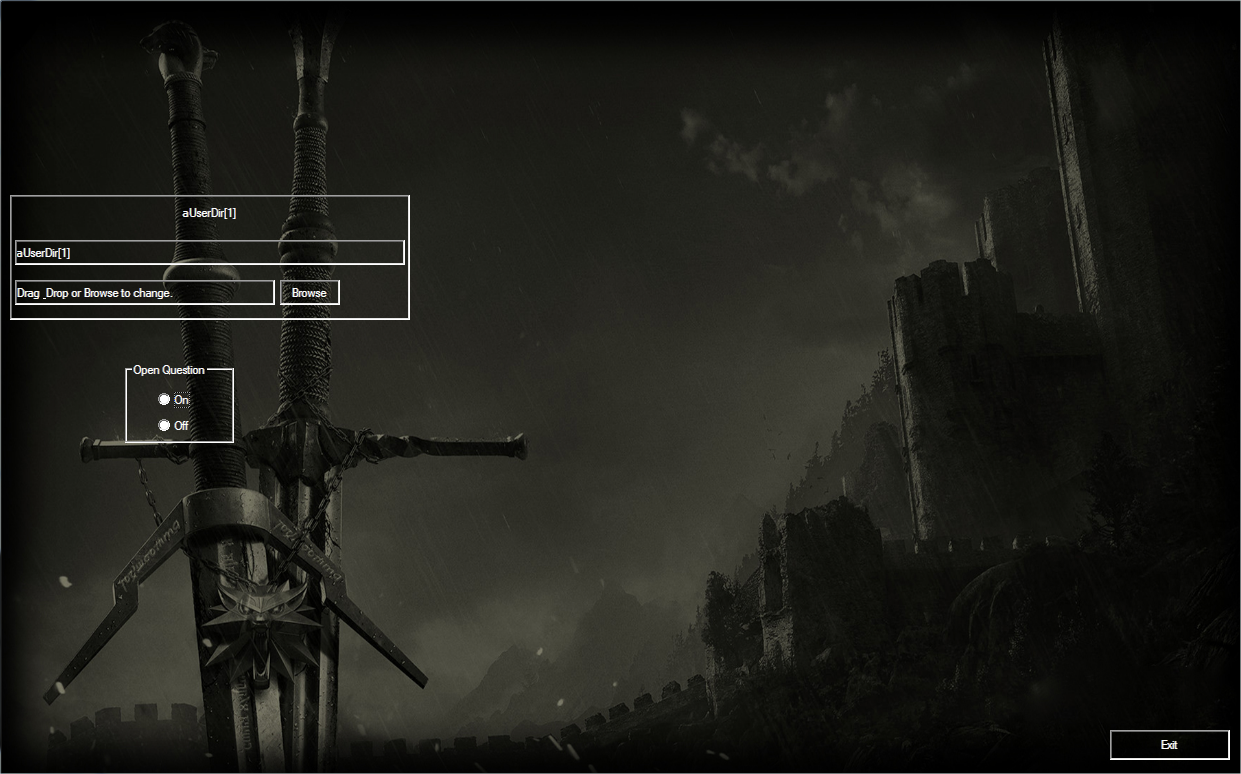Select the On radio option

tap(165, 400)
